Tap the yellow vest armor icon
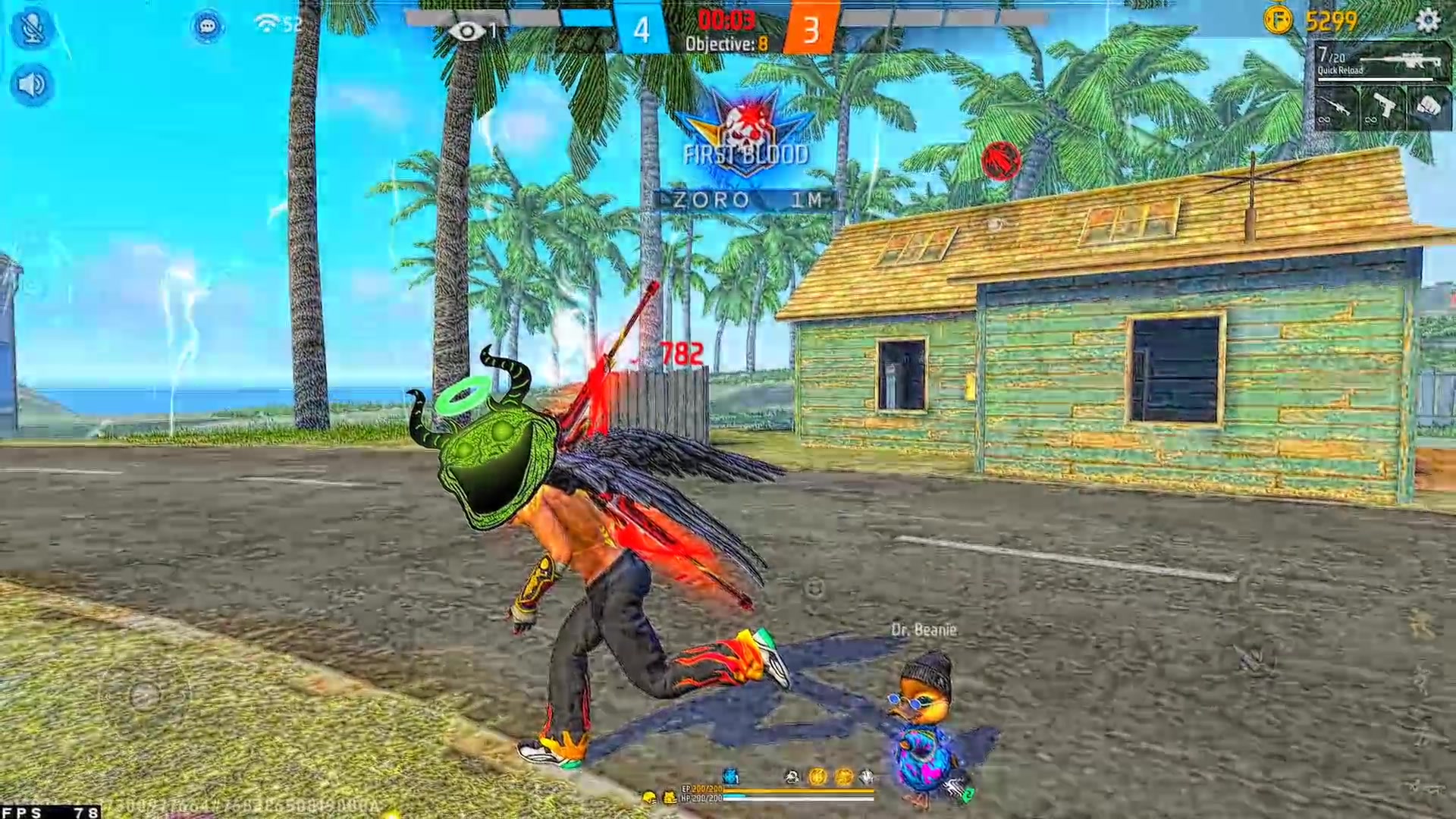Image resolution: width=1456 pixels, height=819 pixels. point(670,797)
